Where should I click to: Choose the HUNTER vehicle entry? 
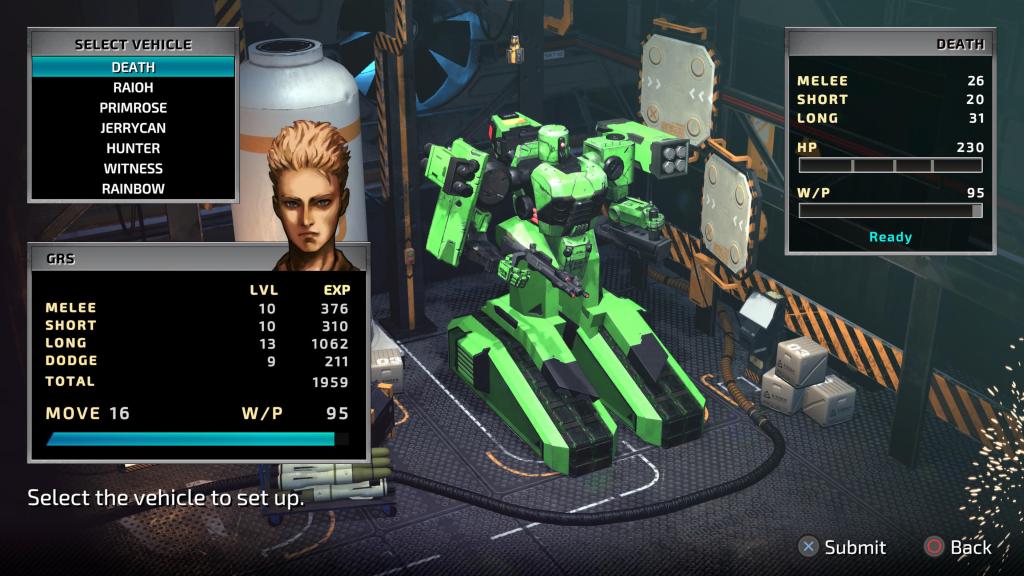click(x=133, y=148)
